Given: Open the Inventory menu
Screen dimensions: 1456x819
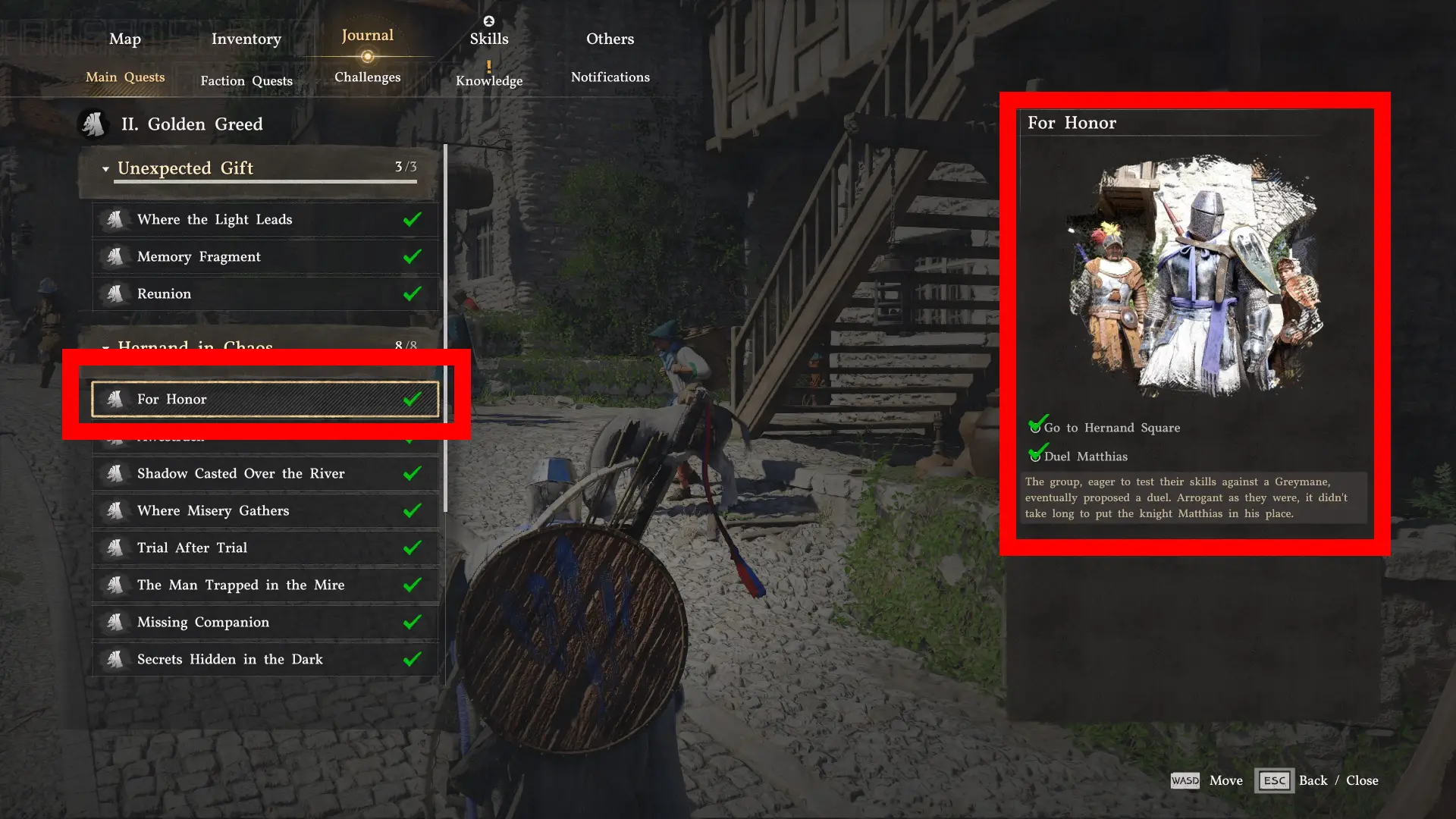Looking at the screenshot, I should click(x=246, y=39).
